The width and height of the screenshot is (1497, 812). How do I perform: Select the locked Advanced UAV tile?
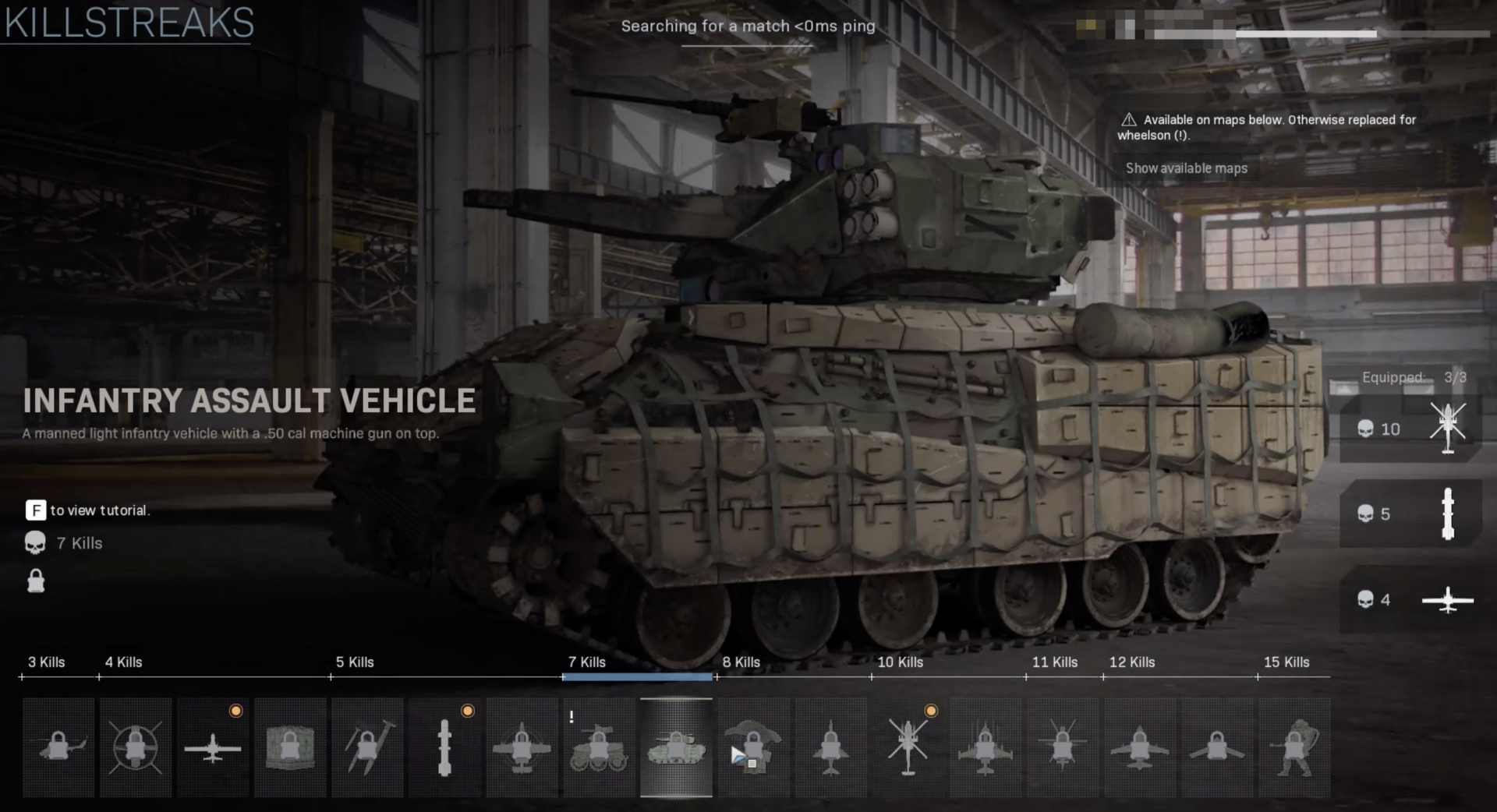pos(1216,747)
